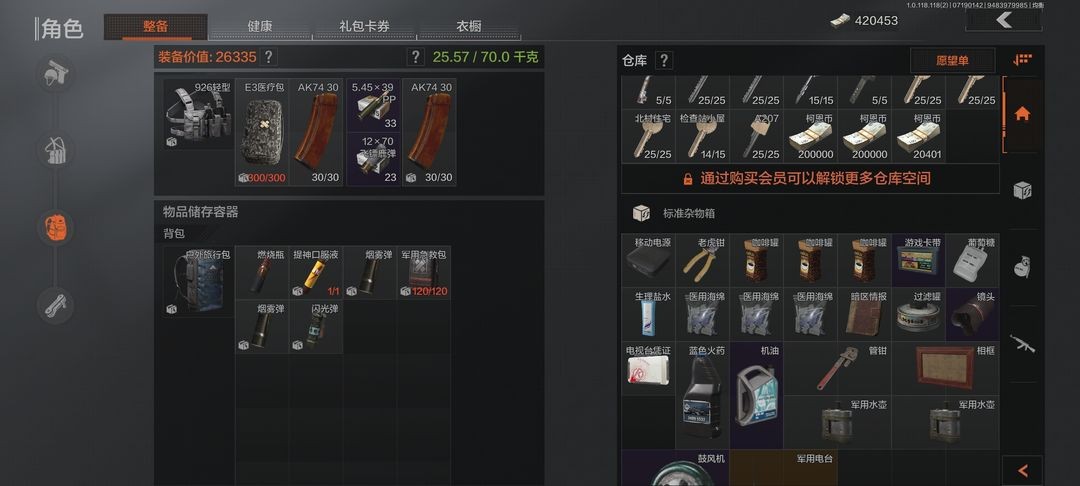The width and height of the screenshot is (1080, 486).
Task: Switch to the 健康 tab
Action: click(259, 27)
